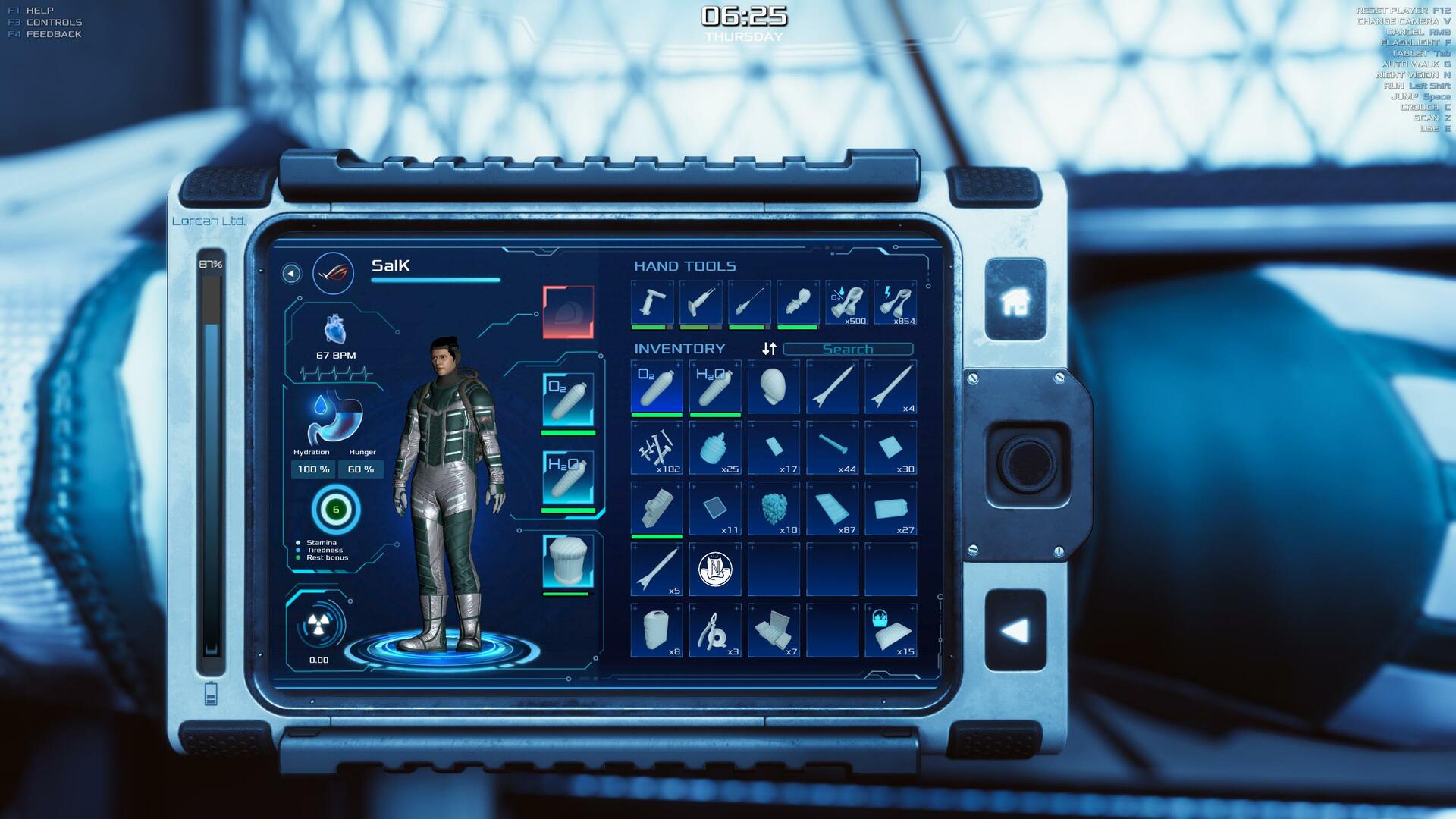
Task: Tap the tablet's white back arrow button
Action: (1015, 630)
